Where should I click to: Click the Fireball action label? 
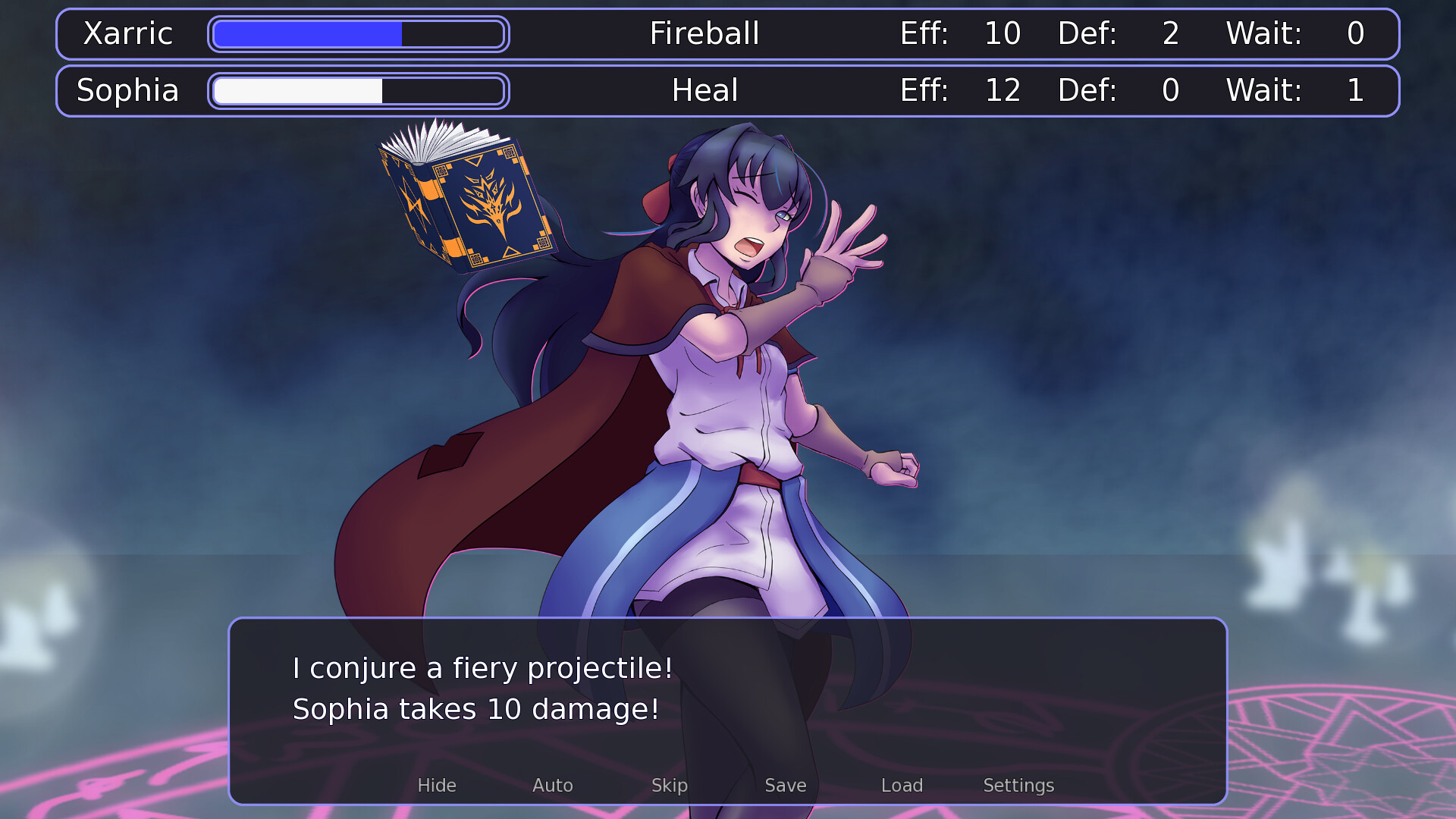point(704,33)
